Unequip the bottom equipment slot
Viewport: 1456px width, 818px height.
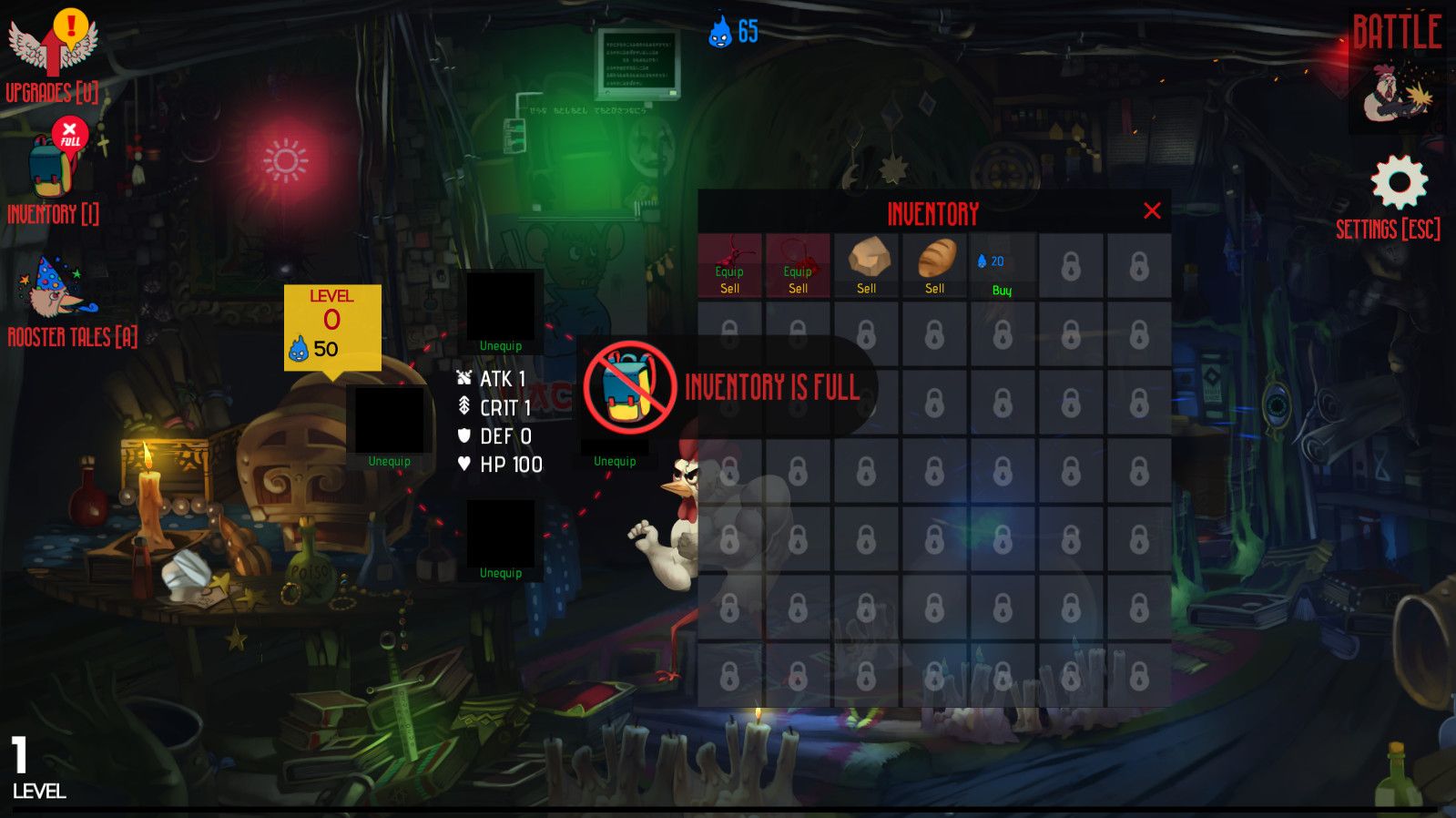[x=501, y=573]
